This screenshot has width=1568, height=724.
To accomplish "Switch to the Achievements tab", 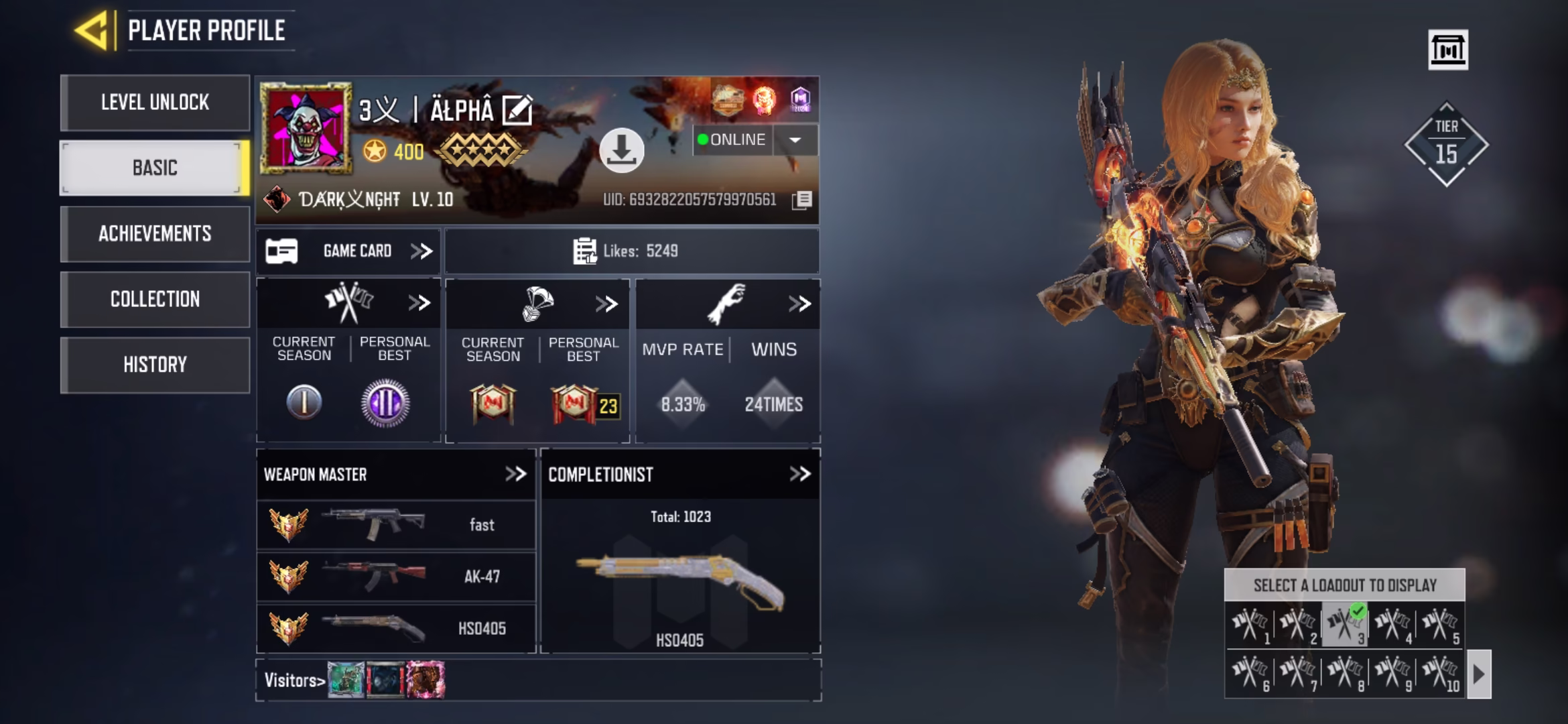I will 155,234.
